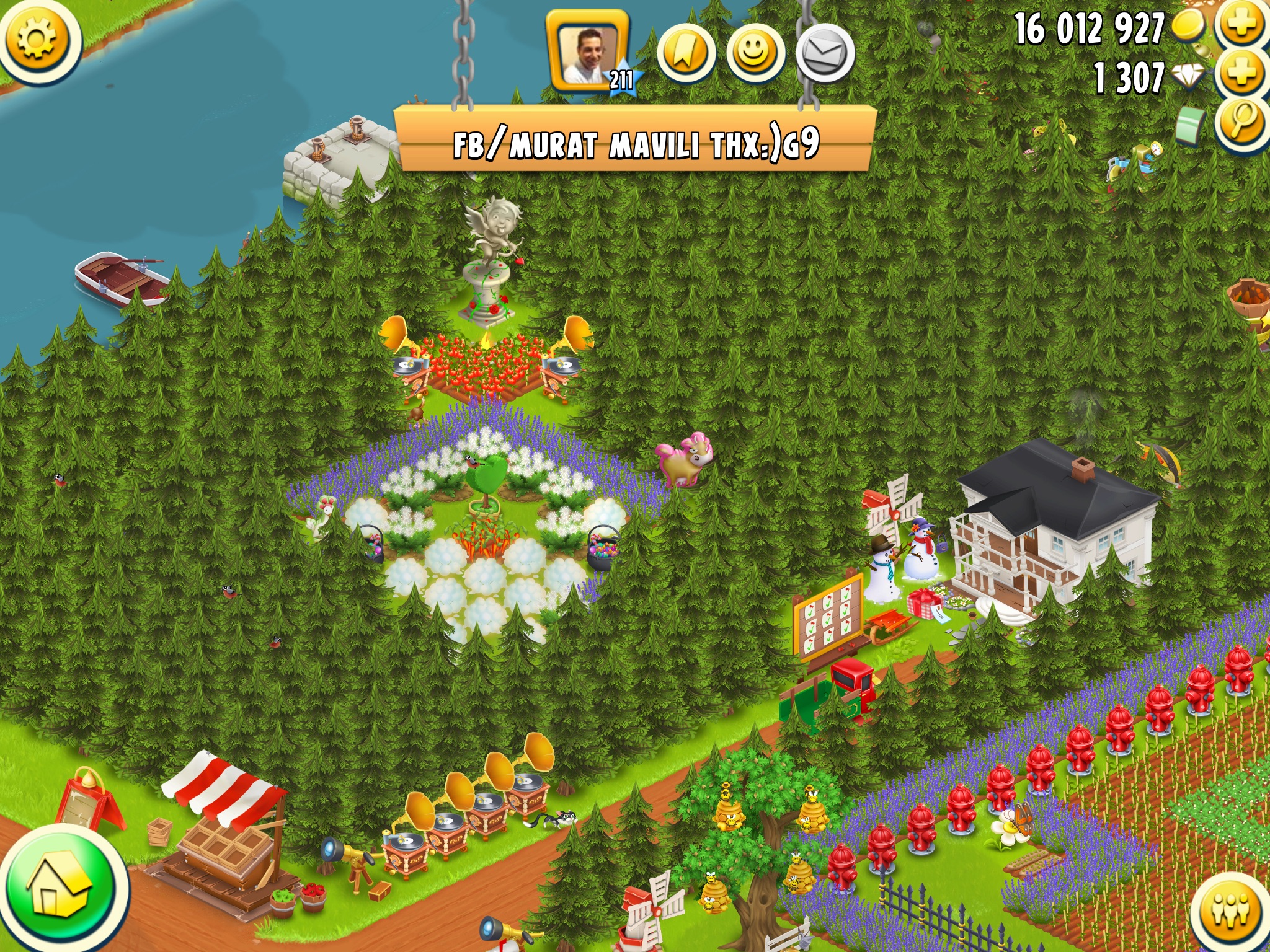Add more coins with the plus button

click(1241, 25)
